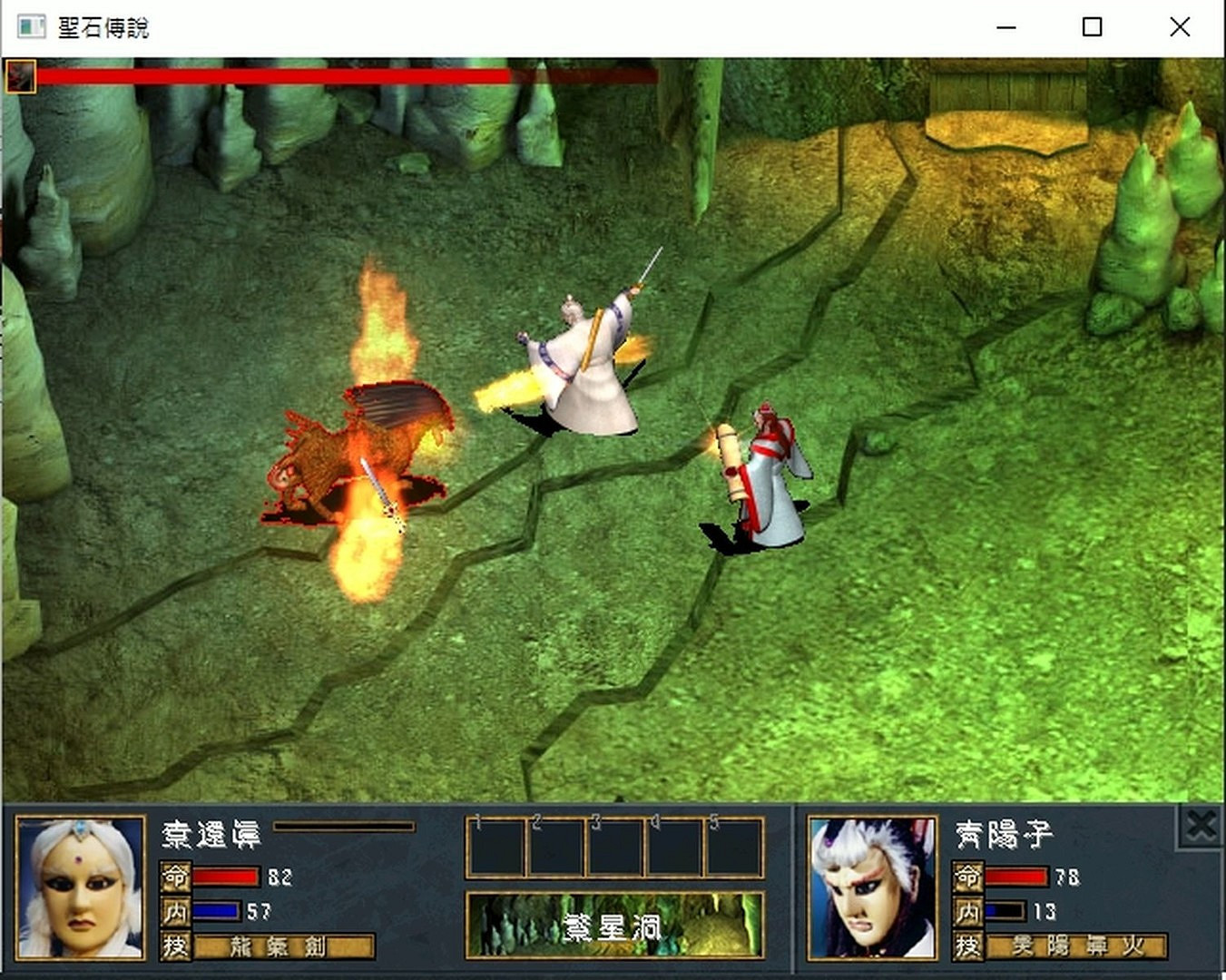Viewport: 1226px width, 980px height.
Task: Click 素還真's blue energy bar
Action: 215,912
